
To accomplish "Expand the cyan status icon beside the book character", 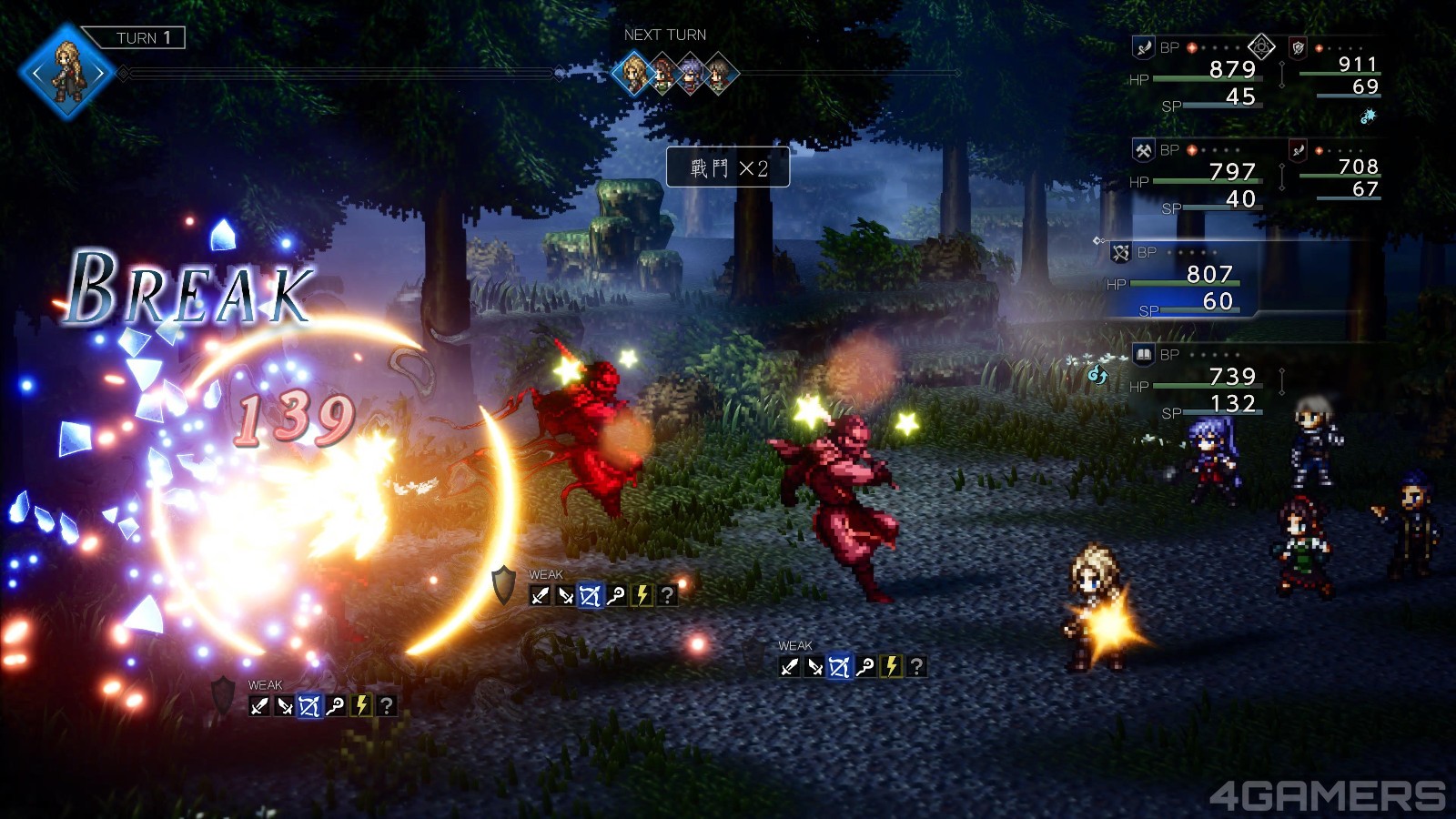I will [x=1097, y=375].
